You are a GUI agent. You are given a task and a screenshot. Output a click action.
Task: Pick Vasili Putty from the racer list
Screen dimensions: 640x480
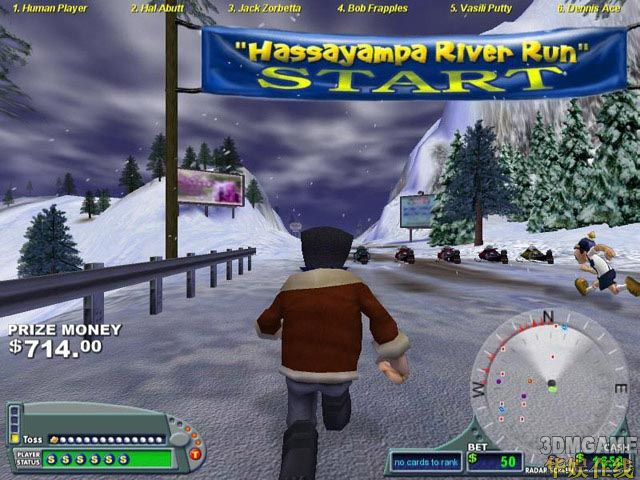481,8
